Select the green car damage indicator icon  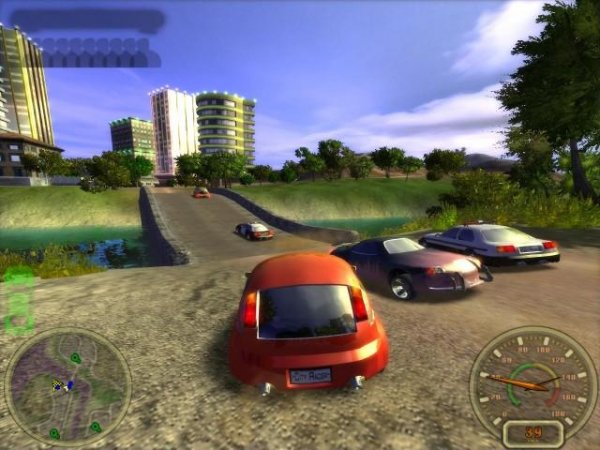coord(18,299)
